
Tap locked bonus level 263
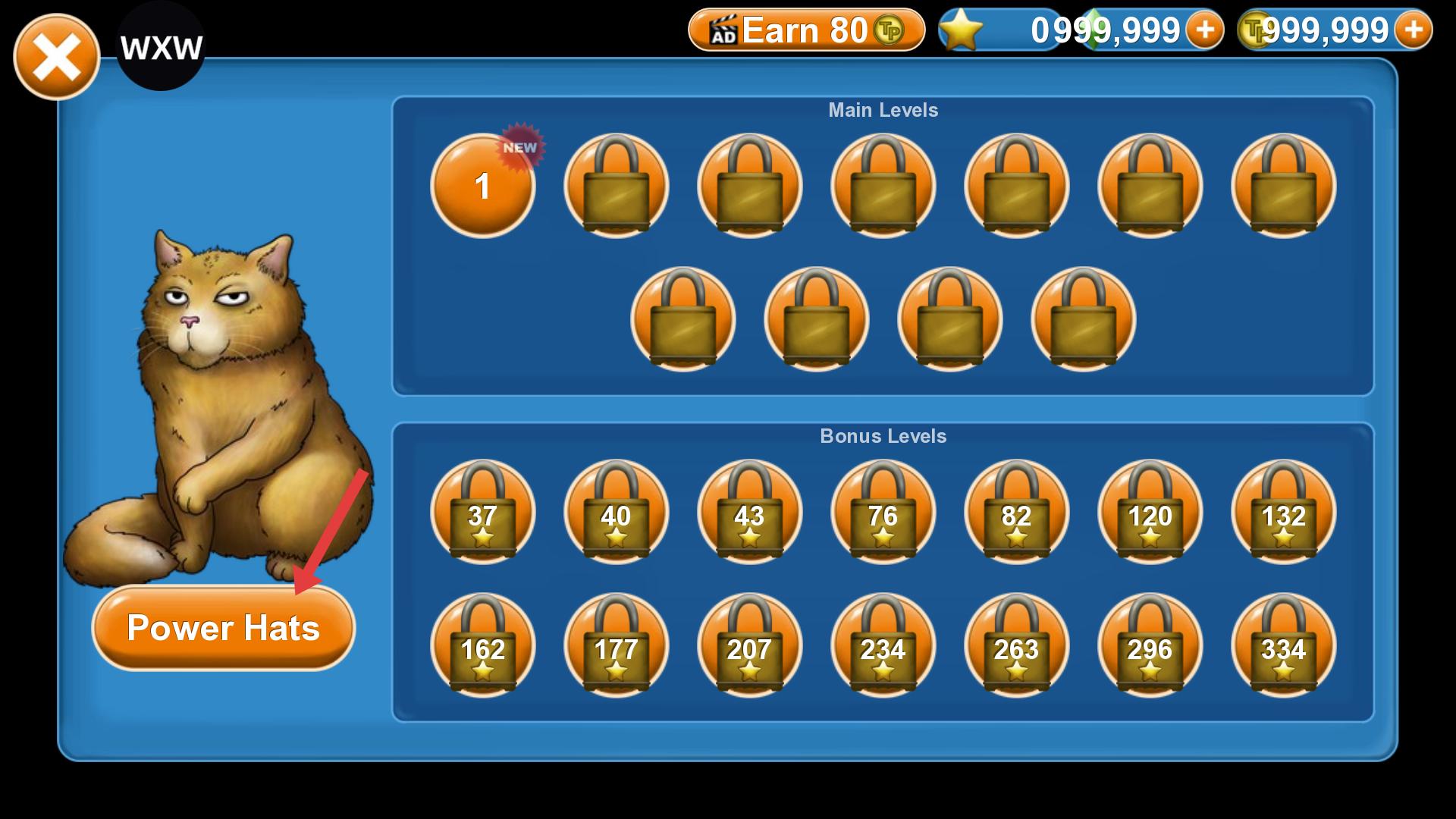pos(1016,646)
